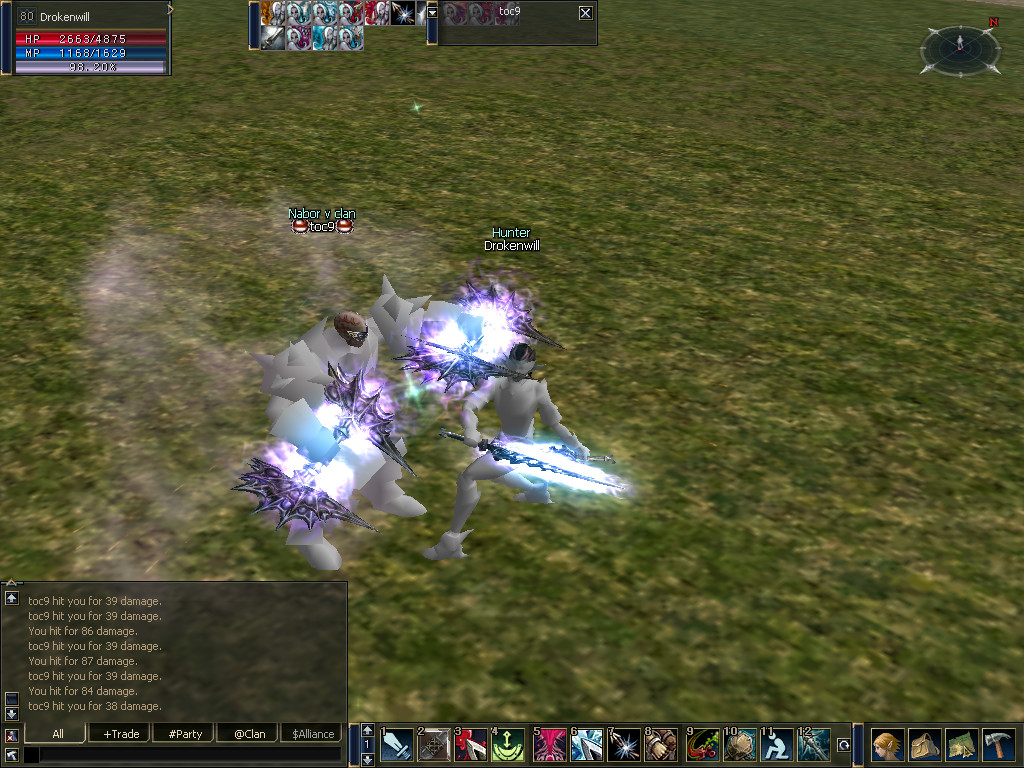This screenshot has height=768, width=1024.
Task: Open the character status head icon
Action: pos(887,745)
